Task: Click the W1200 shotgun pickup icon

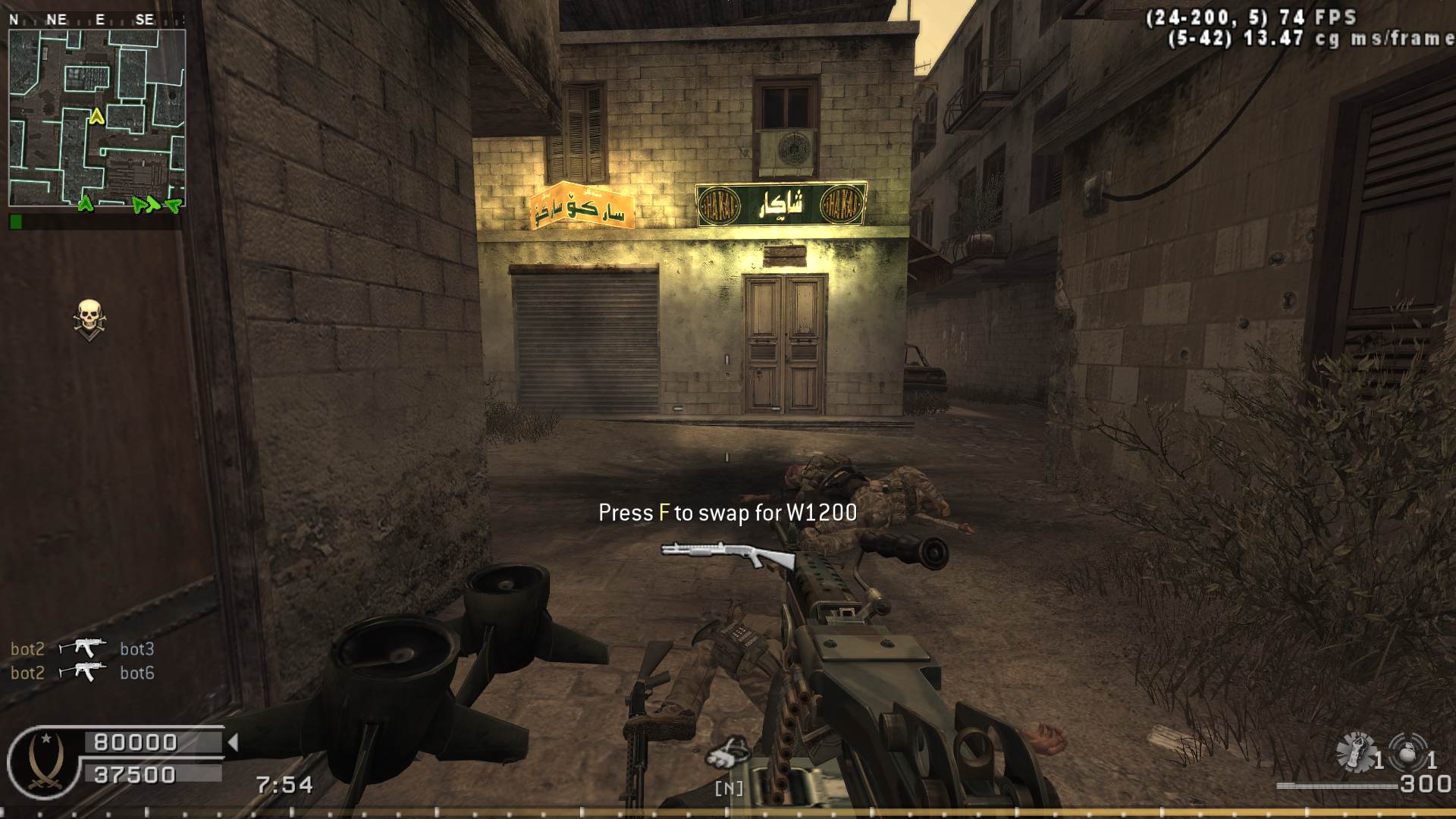Action: [727, 556]
